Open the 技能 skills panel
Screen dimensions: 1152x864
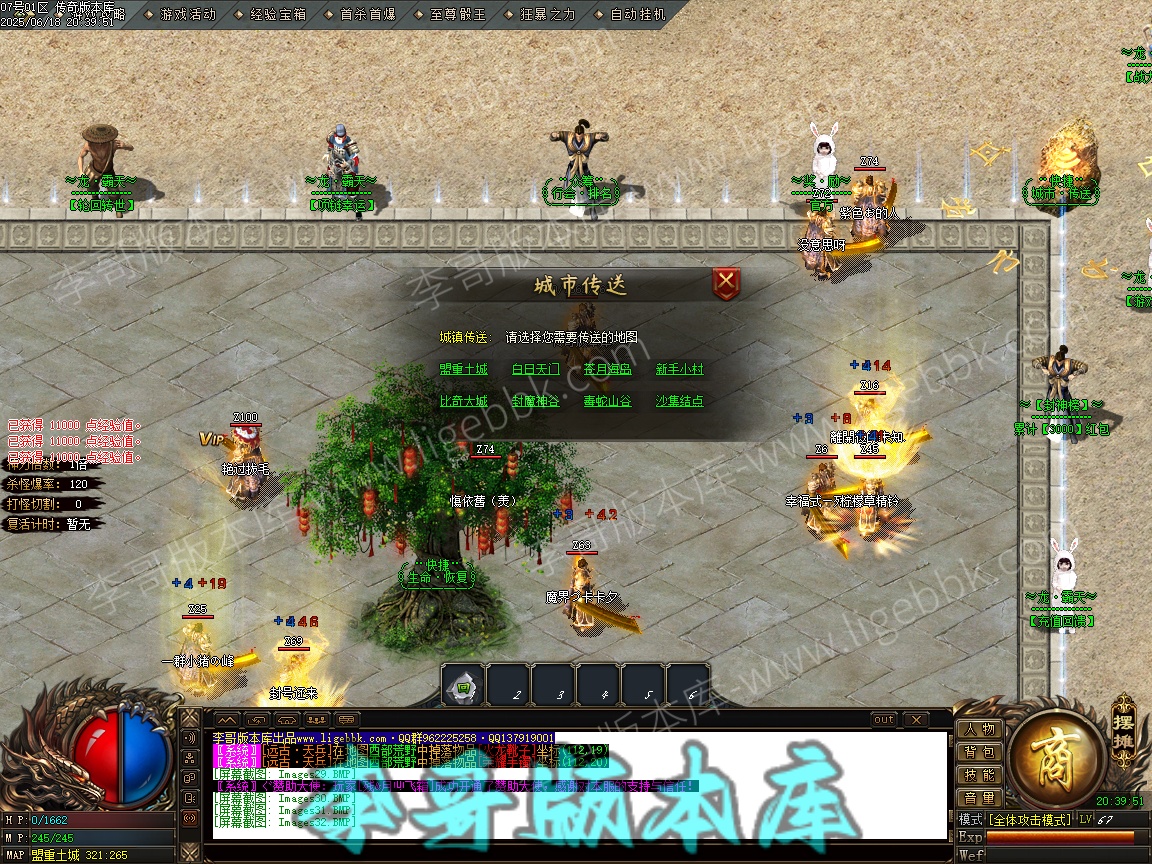point(979,775)
